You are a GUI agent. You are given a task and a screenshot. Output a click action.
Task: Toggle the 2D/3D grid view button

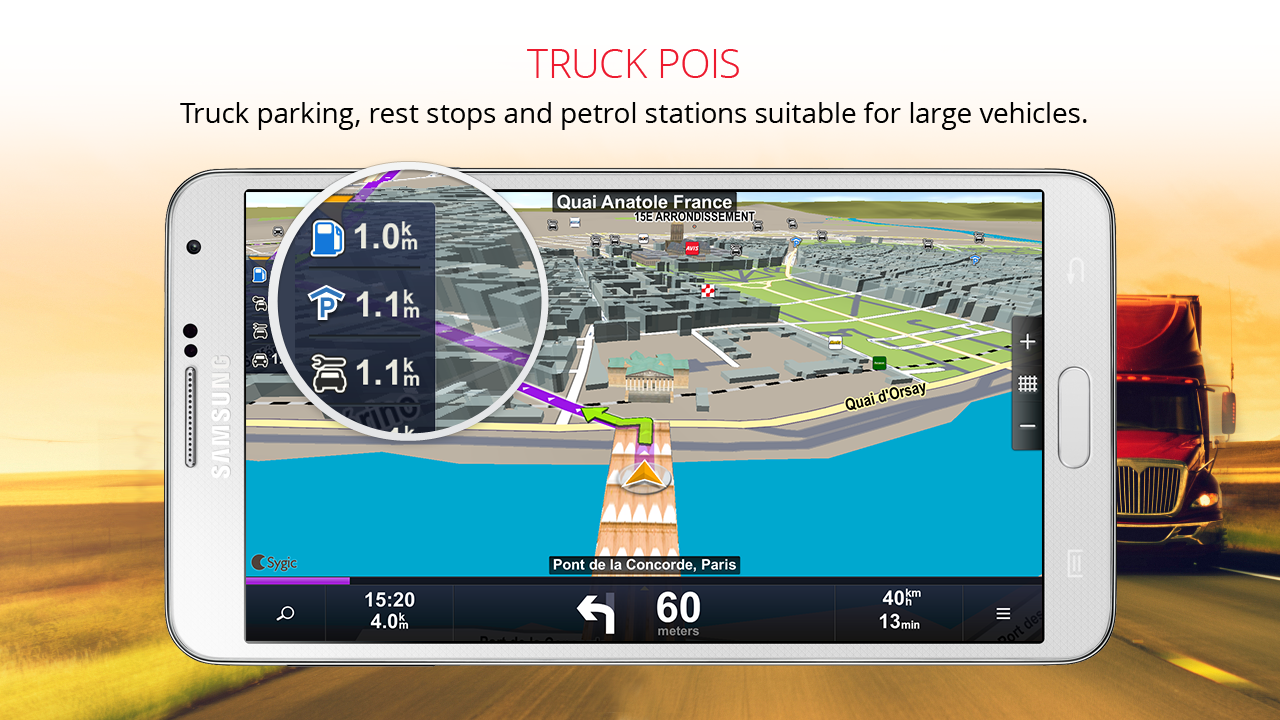pos(1027,384)
